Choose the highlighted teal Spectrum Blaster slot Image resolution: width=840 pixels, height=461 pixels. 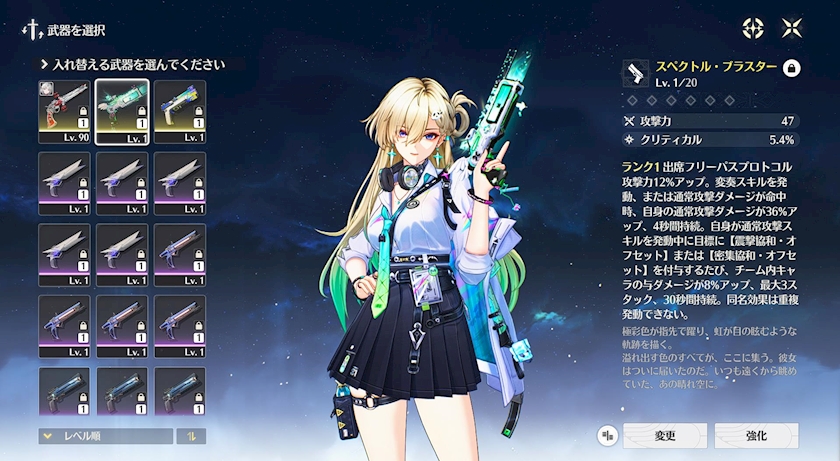[x=122, y=111]
